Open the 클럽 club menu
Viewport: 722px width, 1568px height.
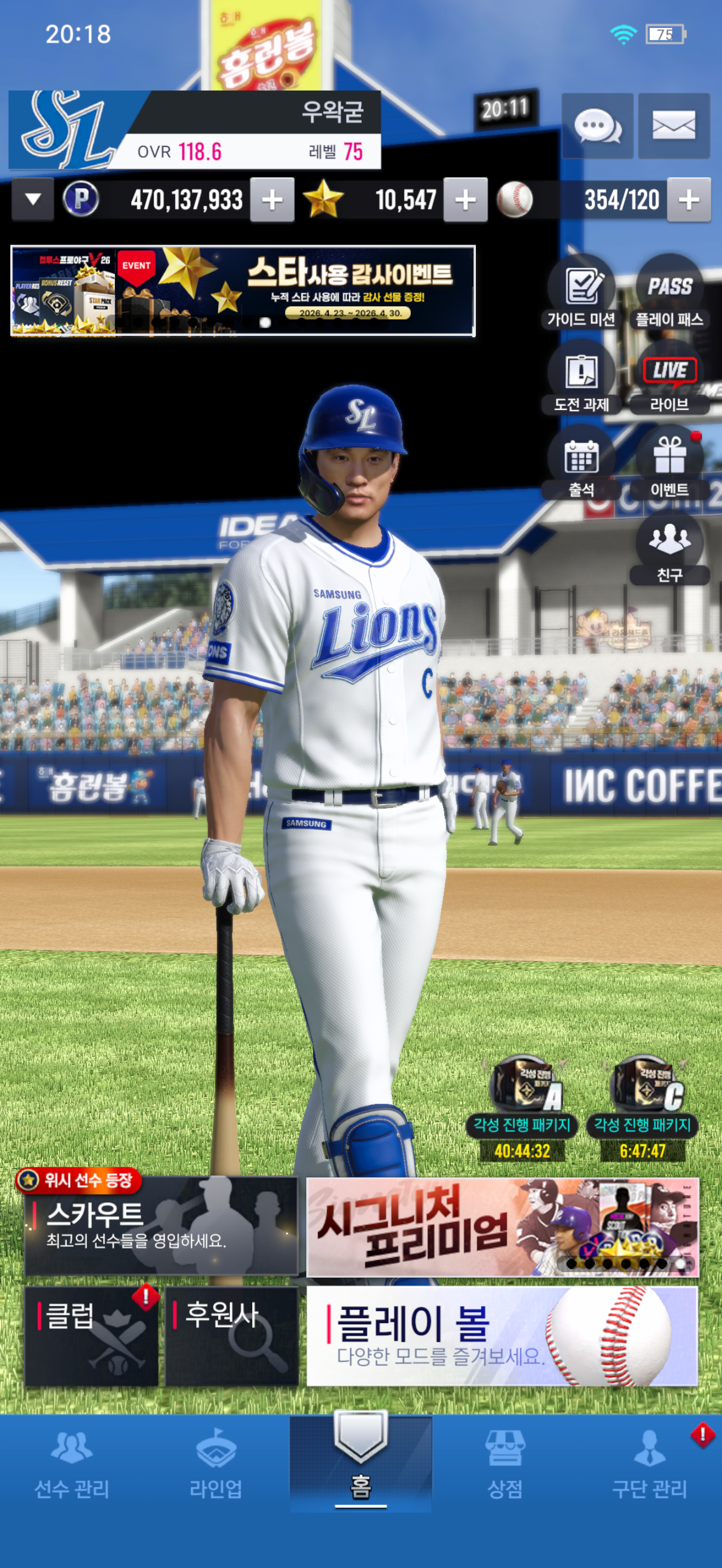coord(91,1336)
